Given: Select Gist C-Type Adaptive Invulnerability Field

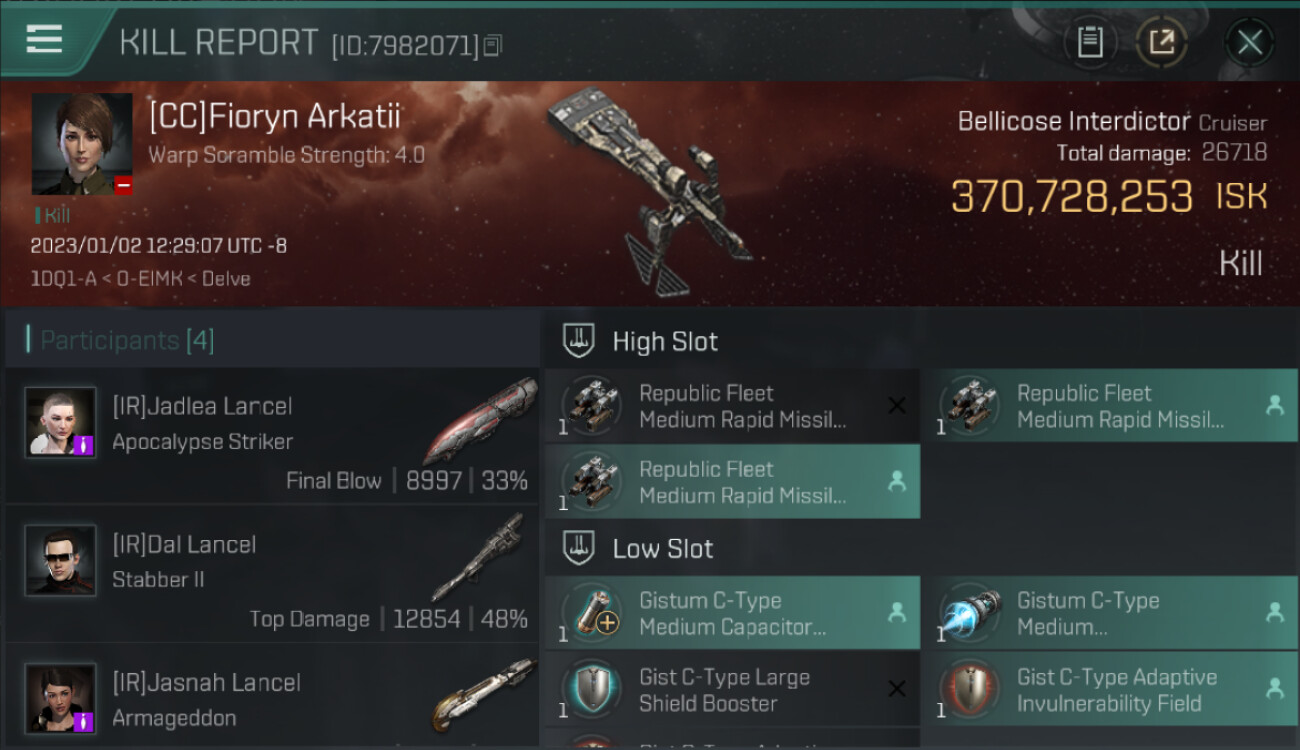Looking at the screenshot, I should 1110,690.
